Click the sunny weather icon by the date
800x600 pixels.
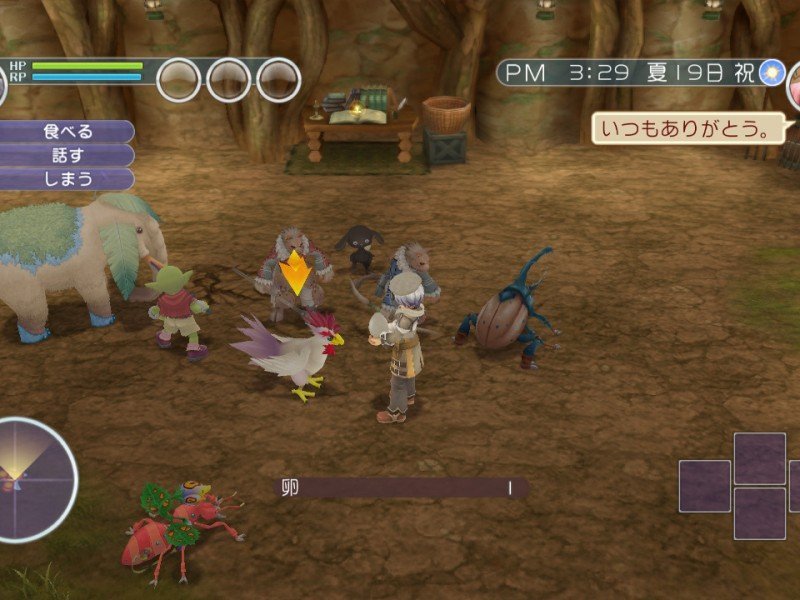point(771,73)
